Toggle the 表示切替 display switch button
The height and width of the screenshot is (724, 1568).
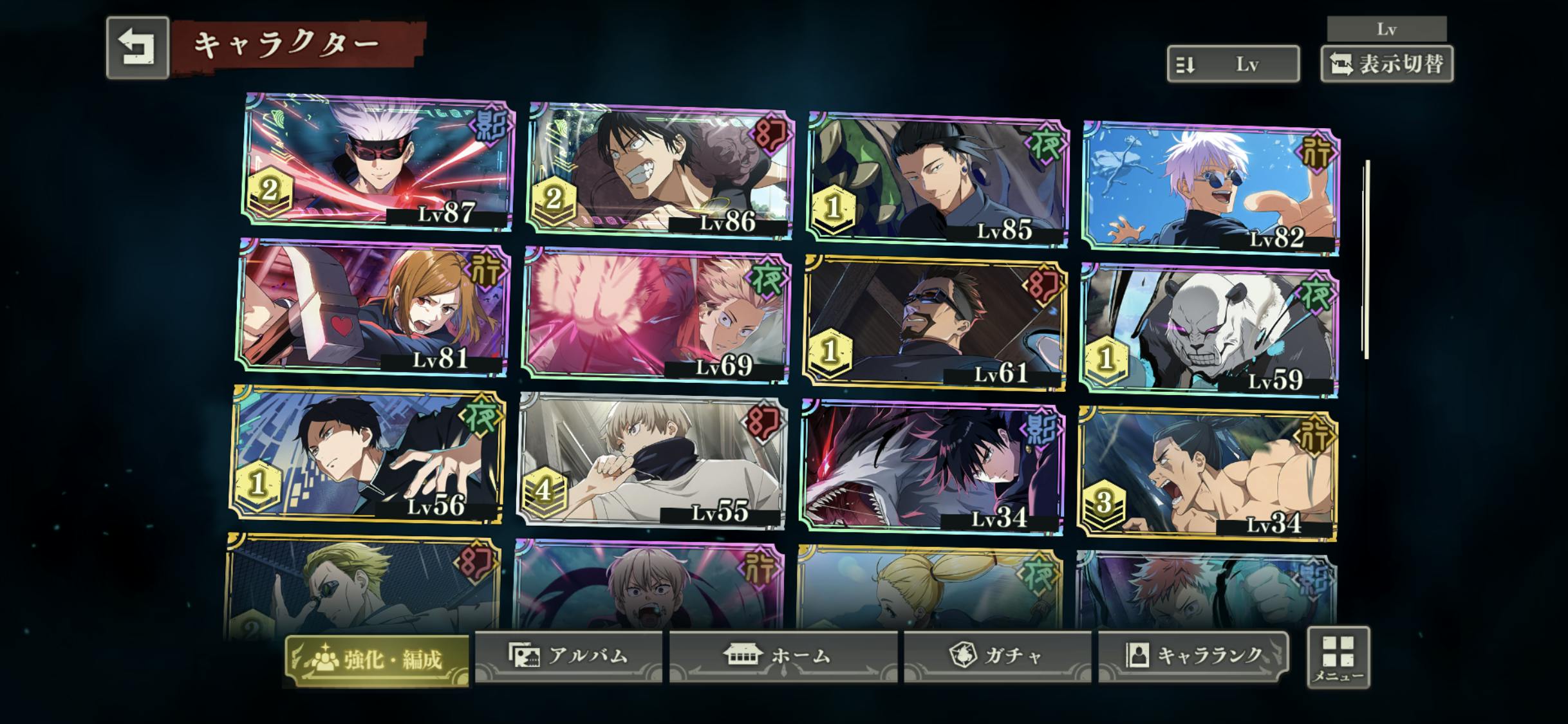(1386, 64)
